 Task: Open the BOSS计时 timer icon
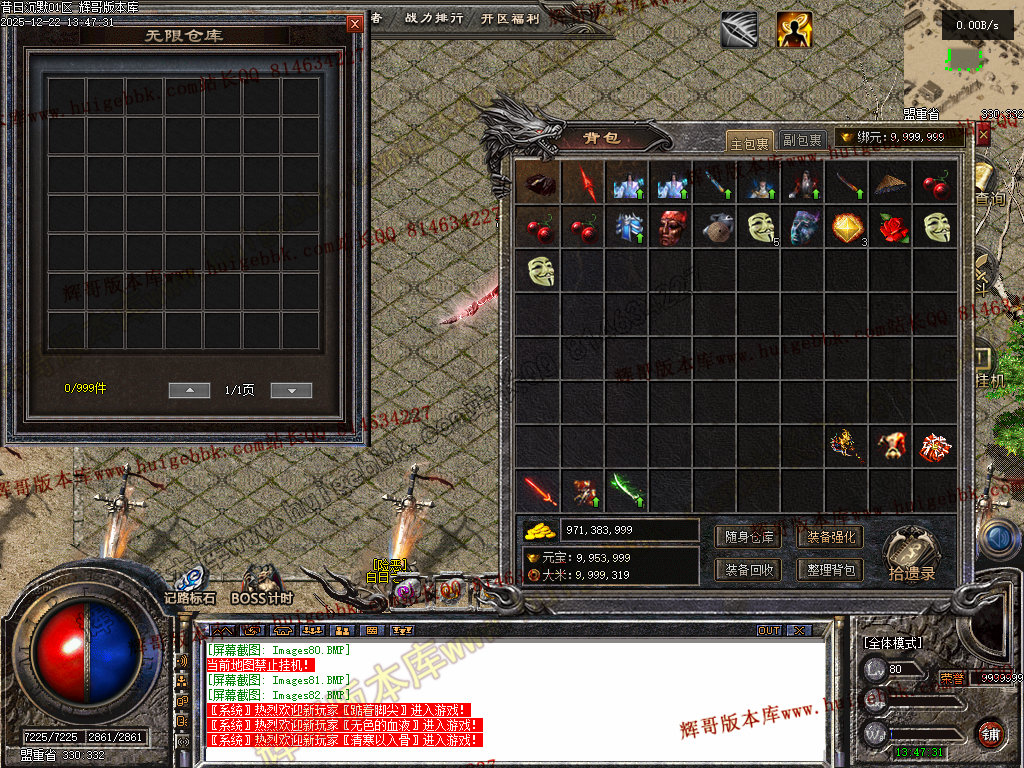pos(262,585)
